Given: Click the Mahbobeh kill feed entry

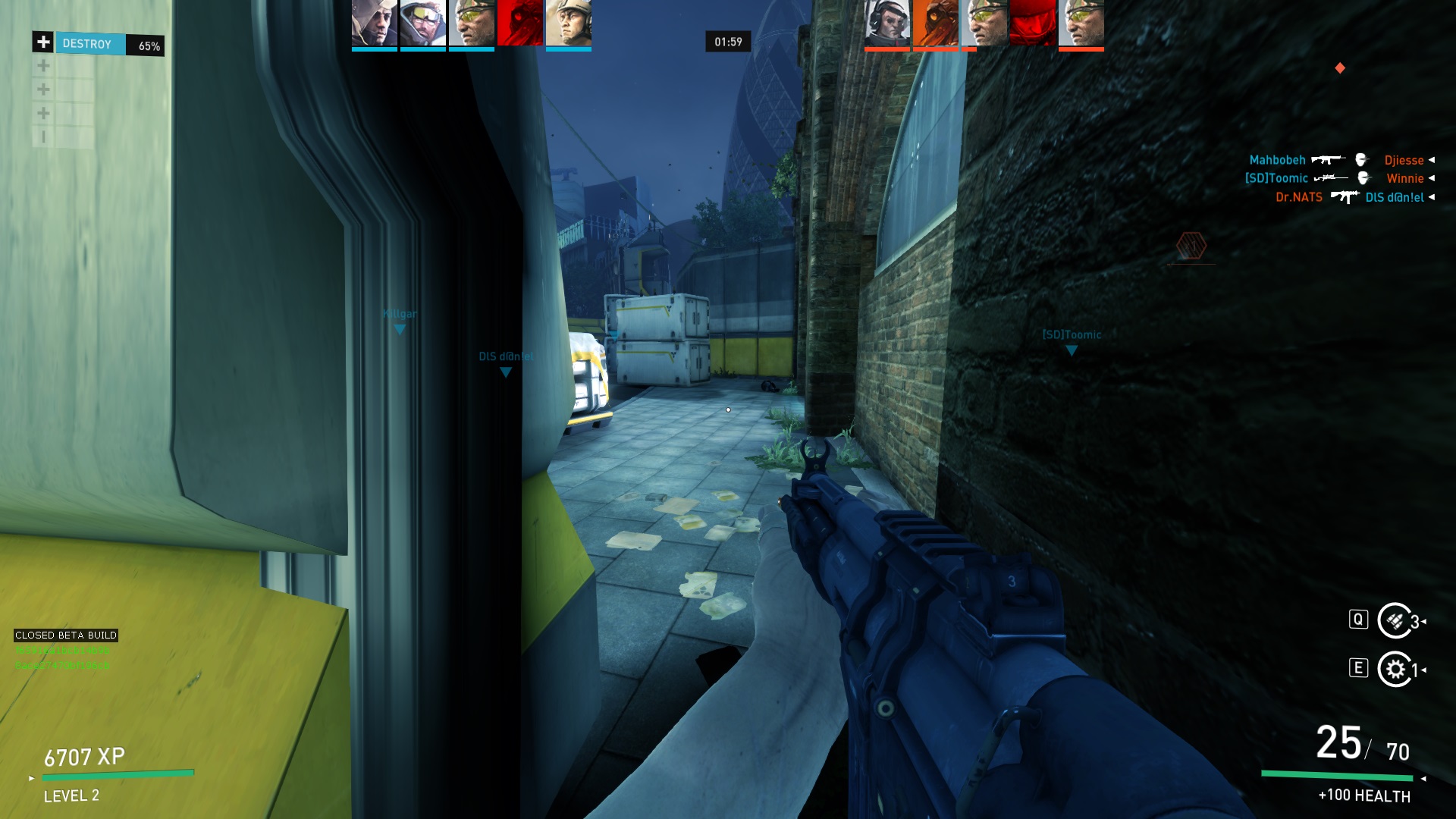Looking at the screenshot, I should 1277,160.
